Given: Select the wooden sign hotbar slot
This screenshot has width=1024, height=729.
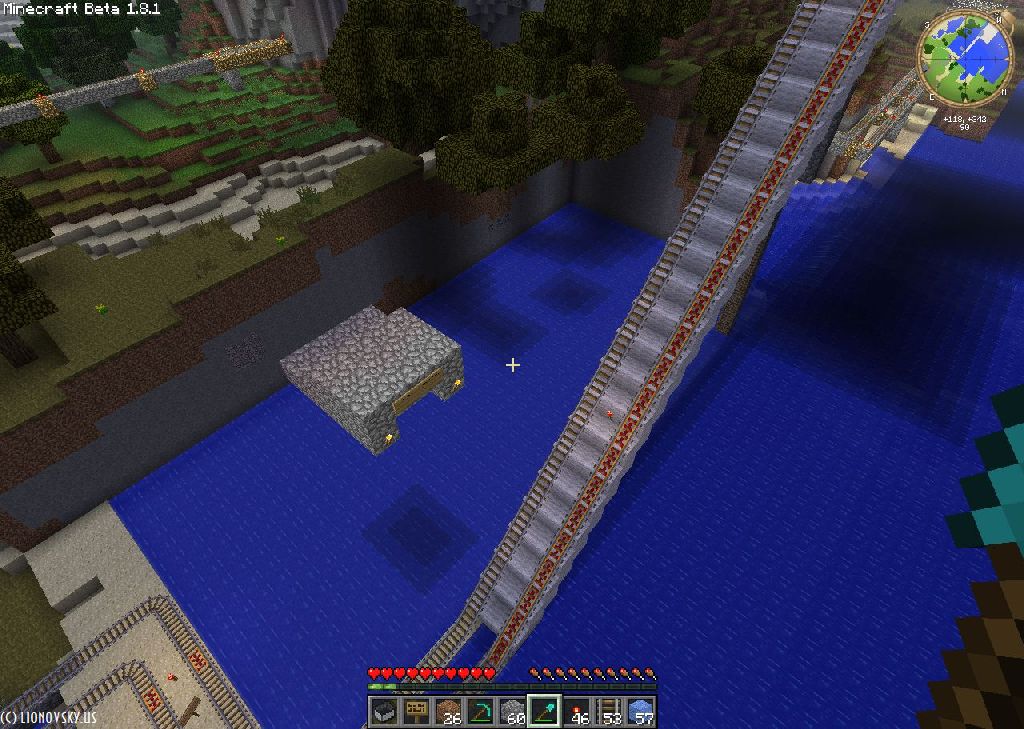Looking at the screenshot, I should 416,711.
